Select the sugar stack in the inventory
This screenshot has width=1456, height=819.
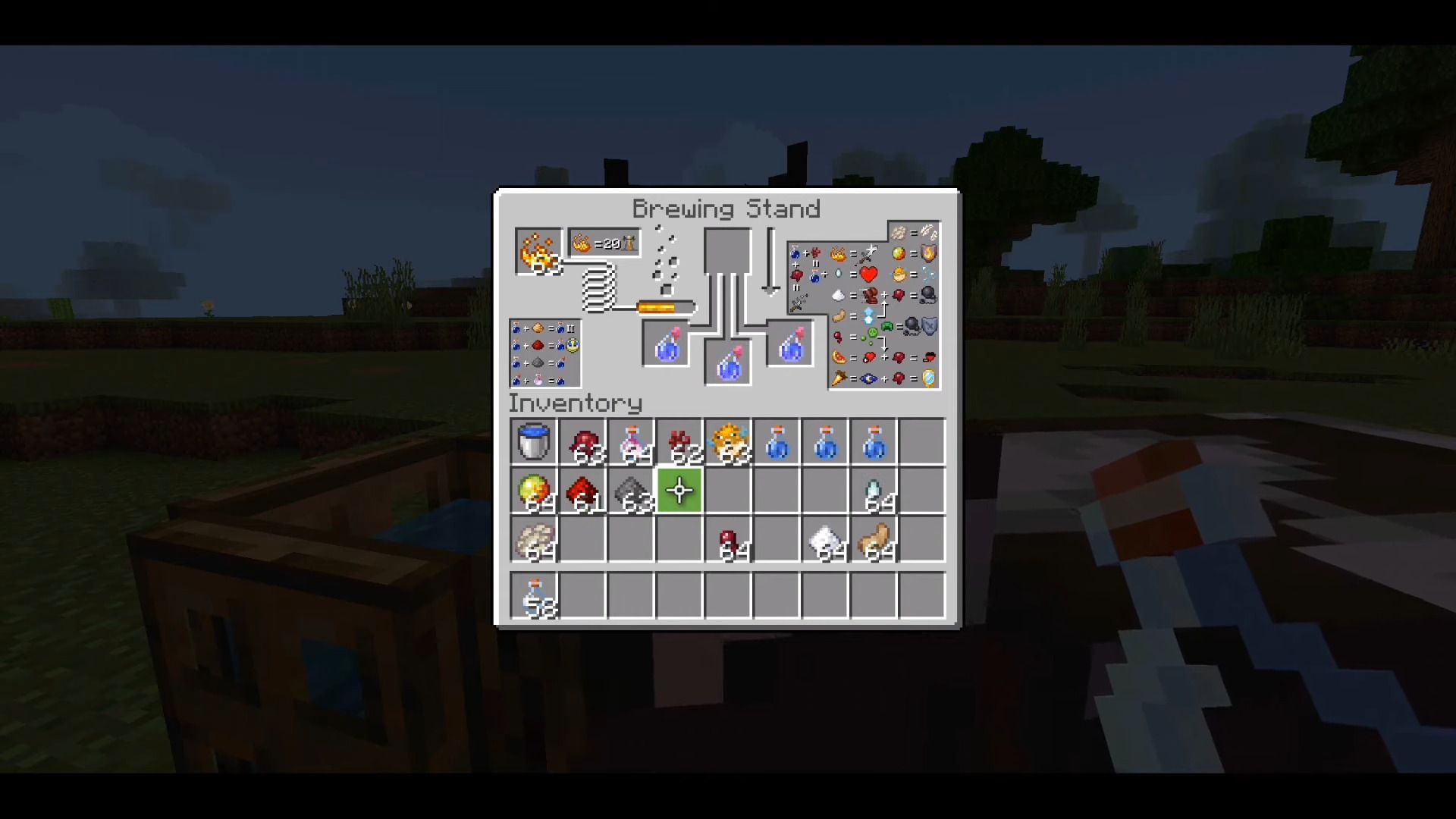point(826,539)
